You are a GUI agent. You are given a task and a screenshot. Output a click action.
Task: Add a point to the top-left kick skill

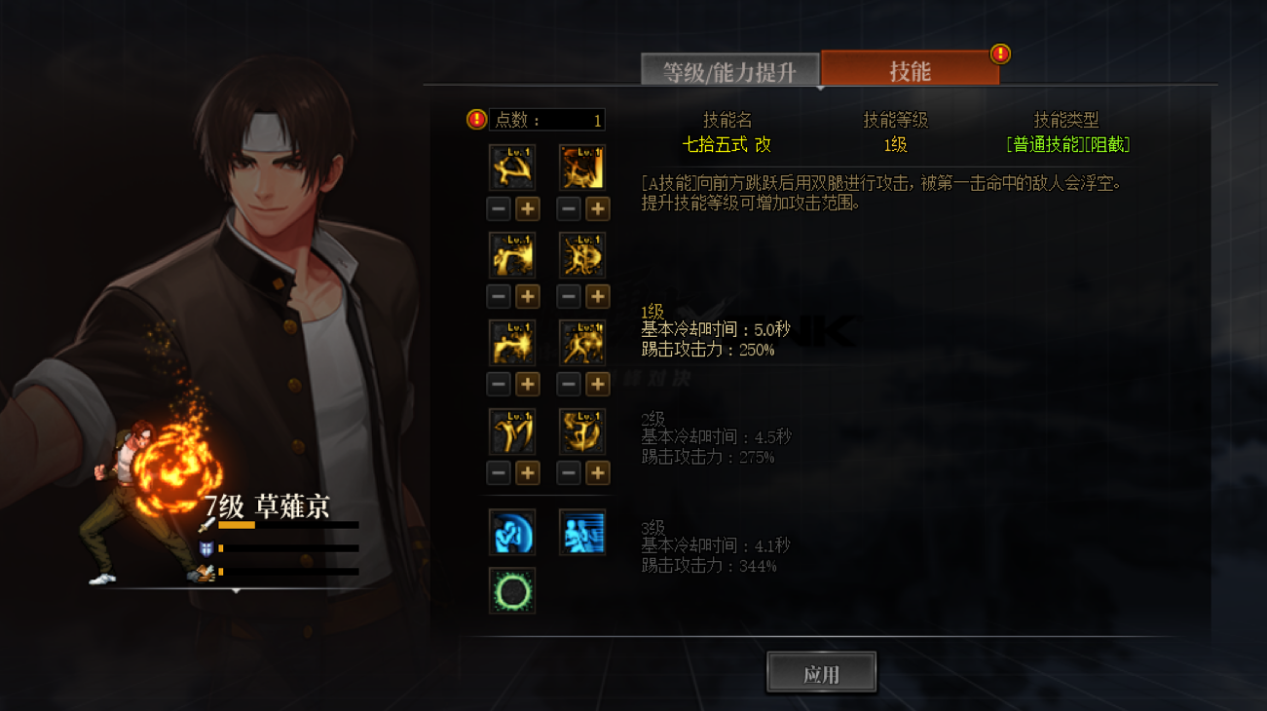[x=527, y=209]
